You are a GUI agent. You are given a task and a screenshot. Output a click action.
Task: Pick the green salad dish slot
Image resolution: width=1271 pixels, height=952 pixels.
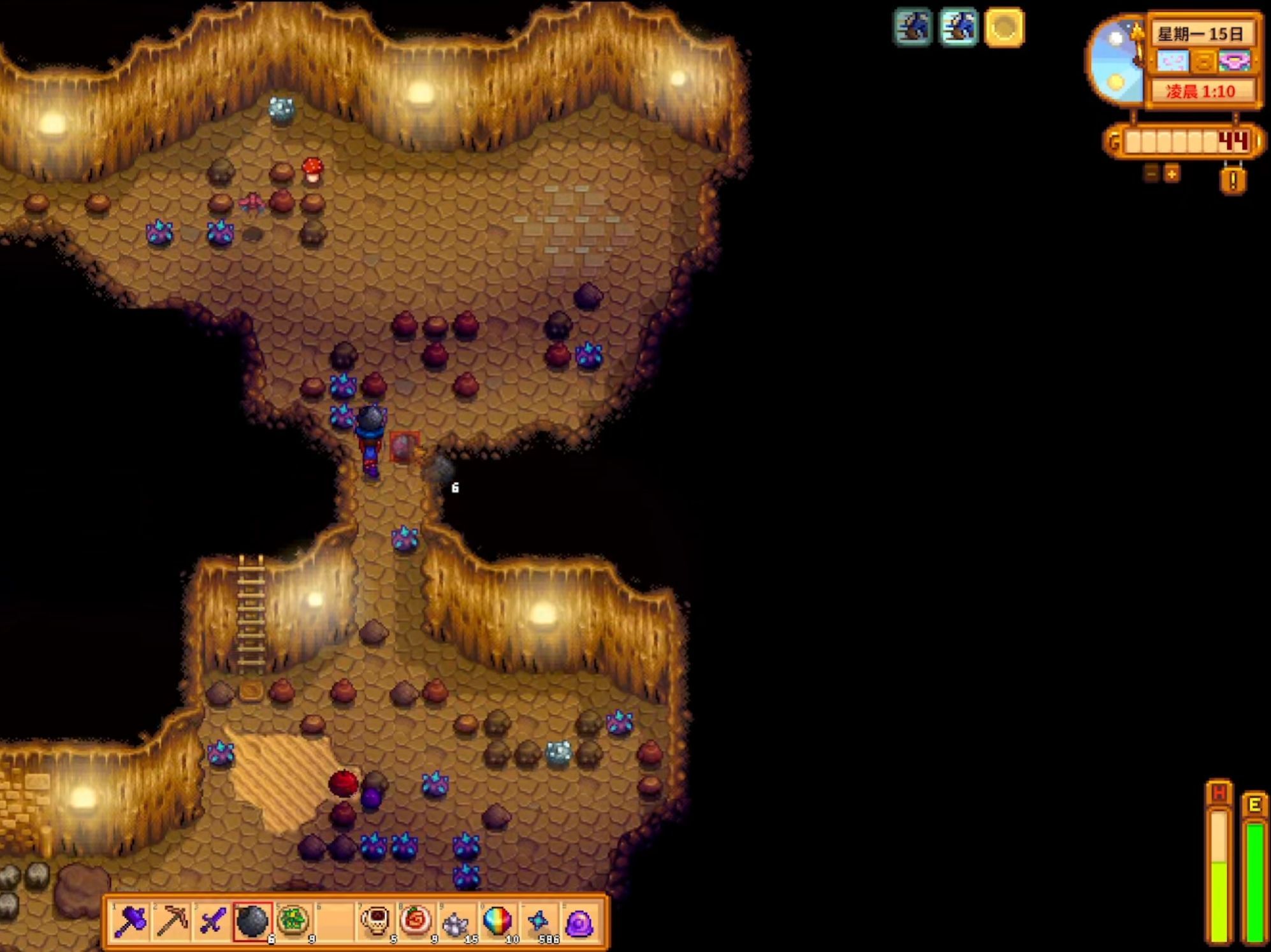click(293, 921)
